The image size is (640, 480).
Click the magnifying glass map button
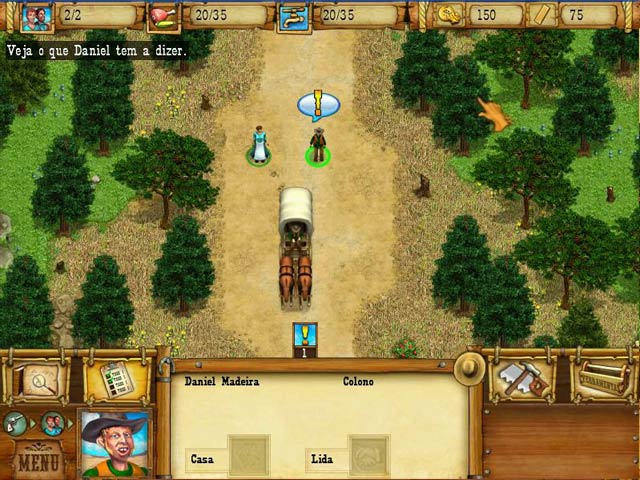coord(39,379)
